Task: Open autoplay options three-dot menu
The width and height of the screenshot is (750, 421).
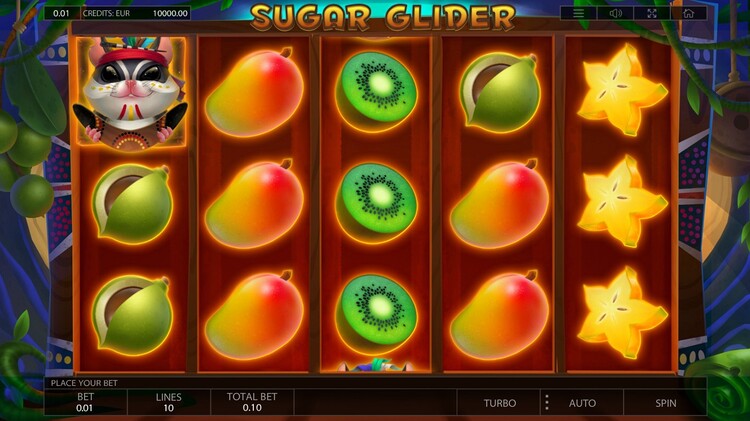Action: pos(546,403)
